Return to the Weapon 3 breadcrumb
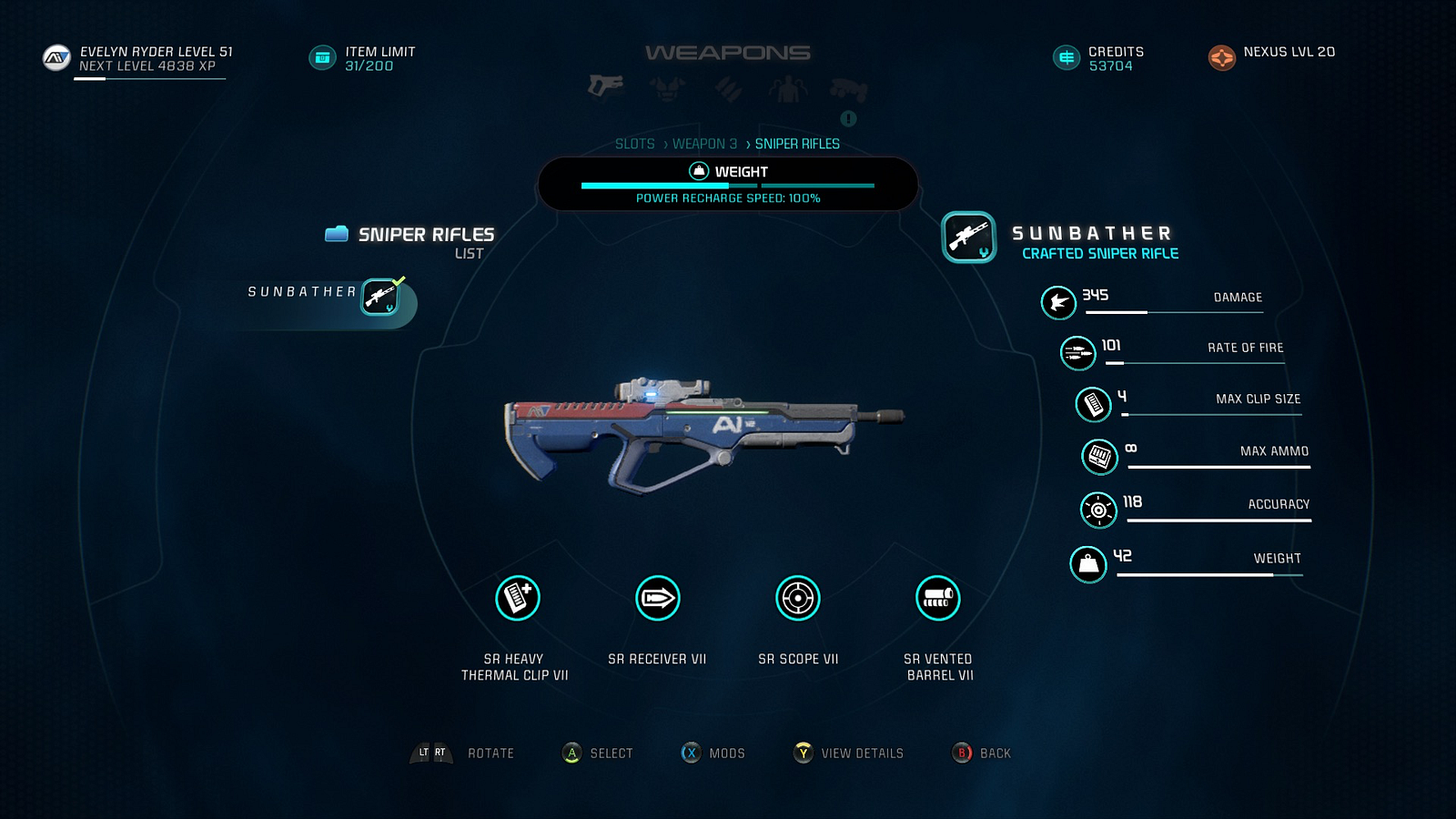The image size is (1456, 819). pyautogui.click(x=704, y=144)
